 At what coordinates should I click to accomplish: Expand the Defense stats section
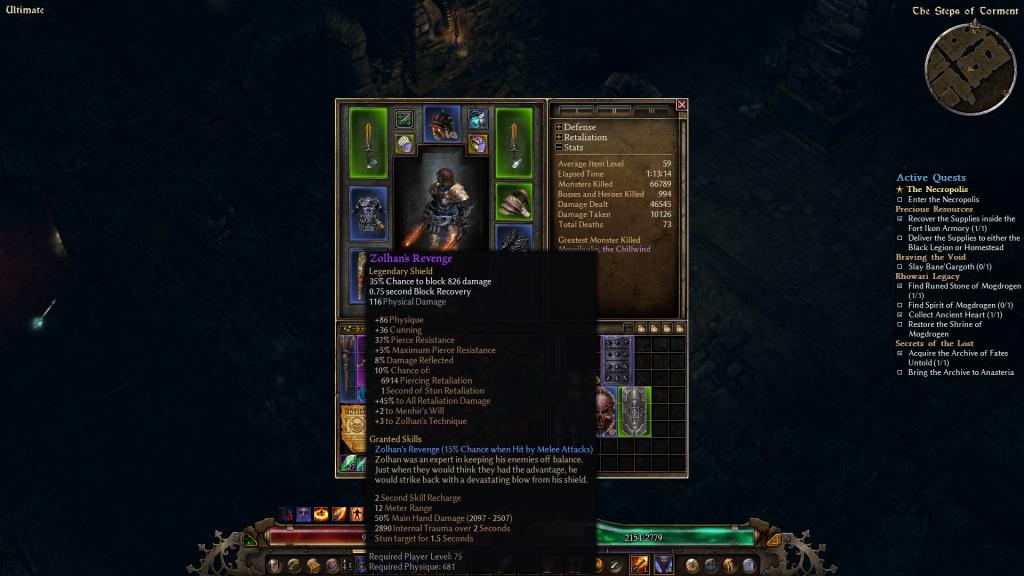pyautogui.click(x=559, y=128)
